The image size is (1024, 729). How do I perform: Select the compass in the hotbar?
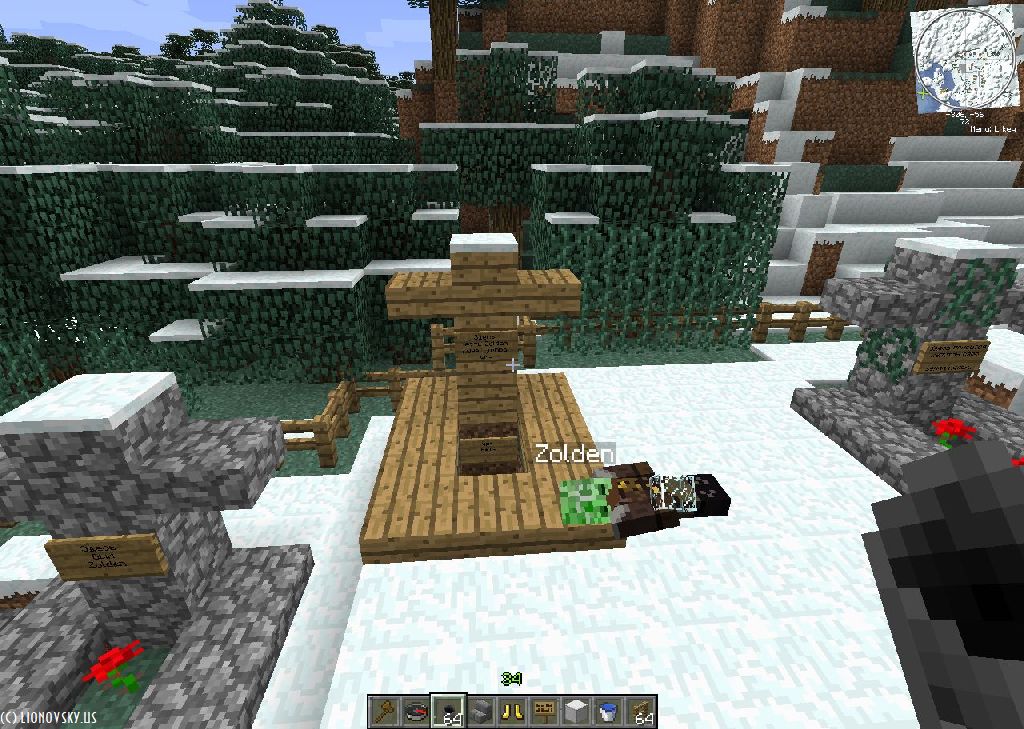pos(417,711)
